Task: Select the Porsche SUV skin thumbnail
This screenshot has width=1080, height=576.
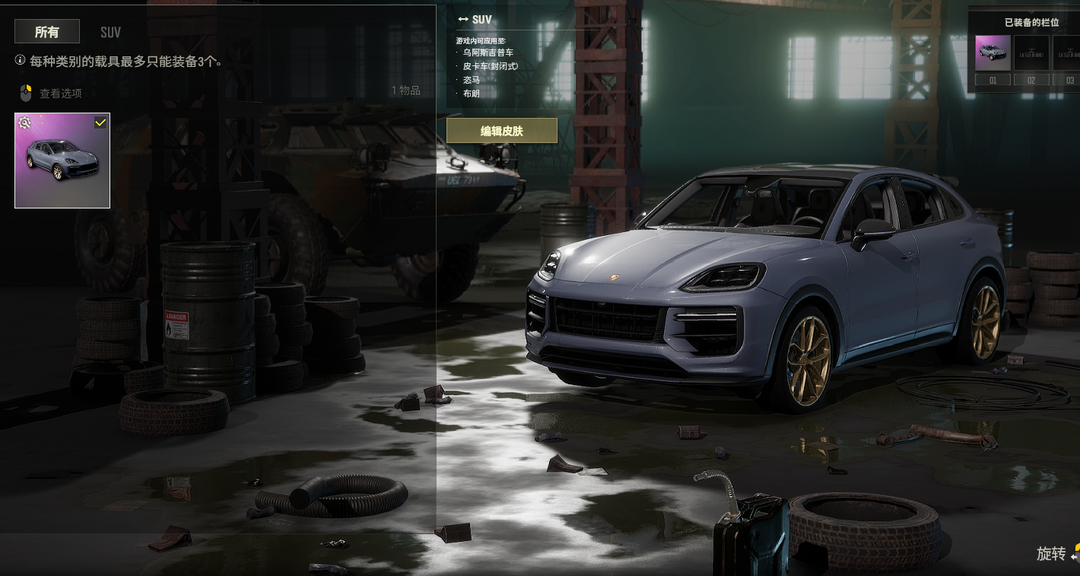Action: pos(62,163)
